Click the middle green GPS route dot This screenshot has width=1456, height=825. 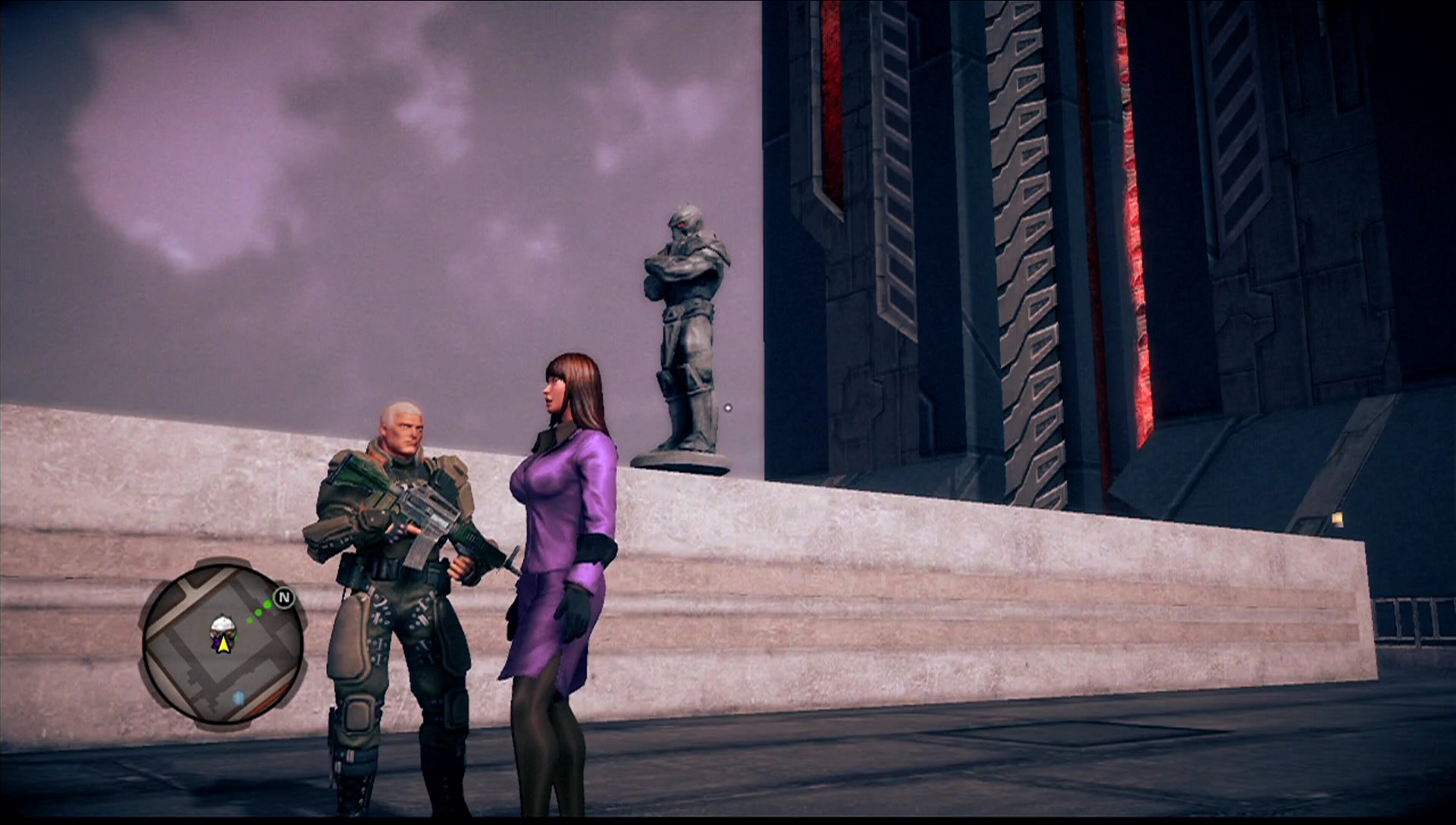[258, 613]
